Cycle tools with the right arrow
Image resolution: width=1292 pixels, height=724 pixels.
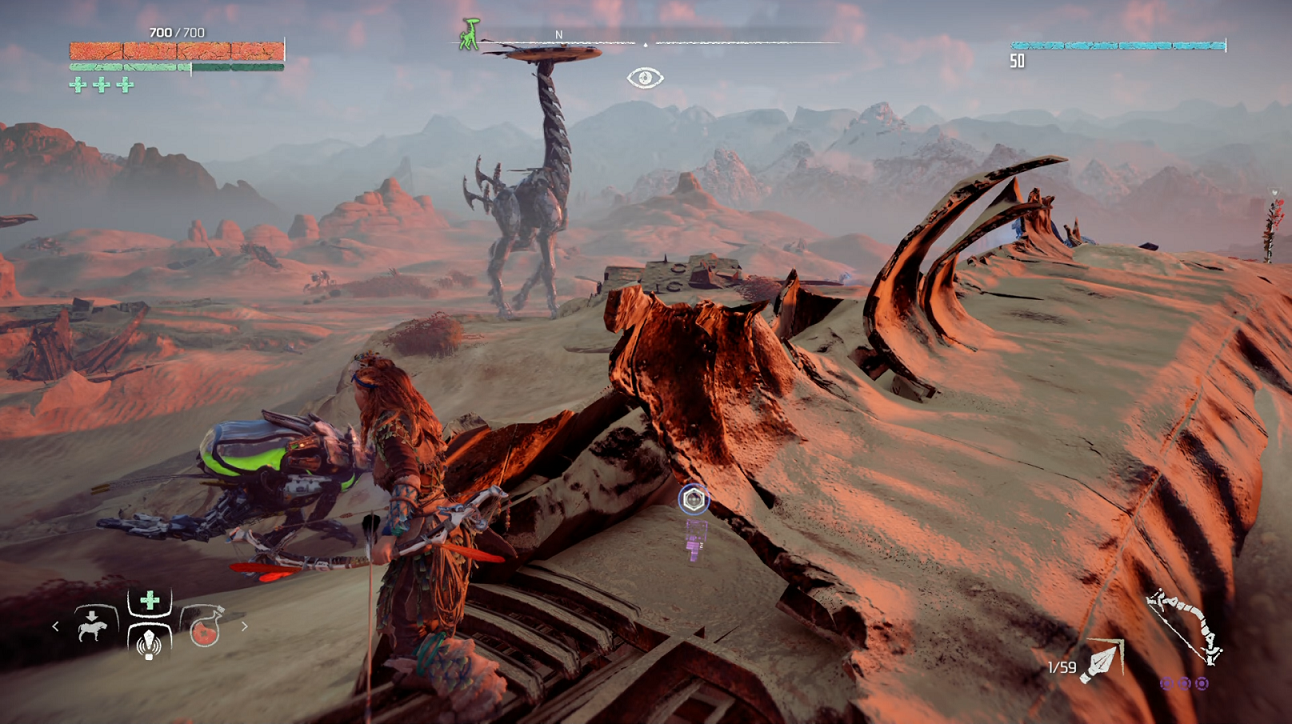point(244,627)
